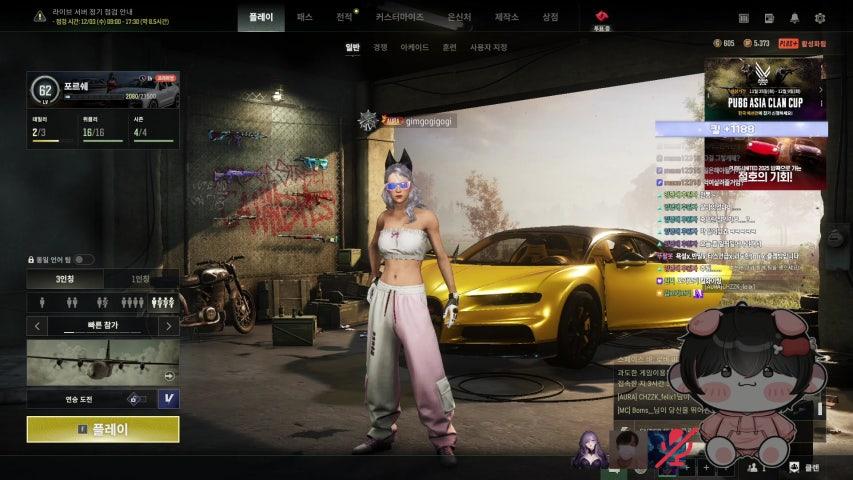Open the 클랜 clan button
Screen dimensions: 853x480
point(804,467)
